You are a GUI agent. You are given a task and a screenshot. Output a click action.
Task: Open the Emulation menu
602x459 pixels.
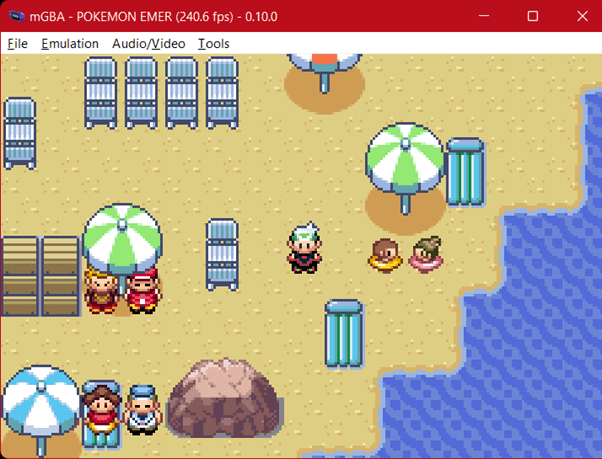pyautogui.click(x=70, y=44)
